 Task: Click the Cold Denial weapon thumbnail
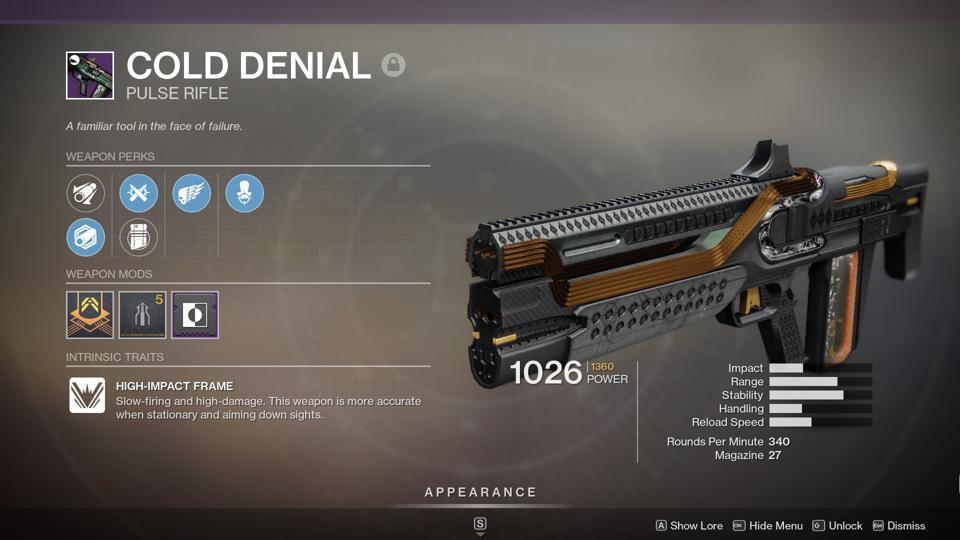[89, 75]
